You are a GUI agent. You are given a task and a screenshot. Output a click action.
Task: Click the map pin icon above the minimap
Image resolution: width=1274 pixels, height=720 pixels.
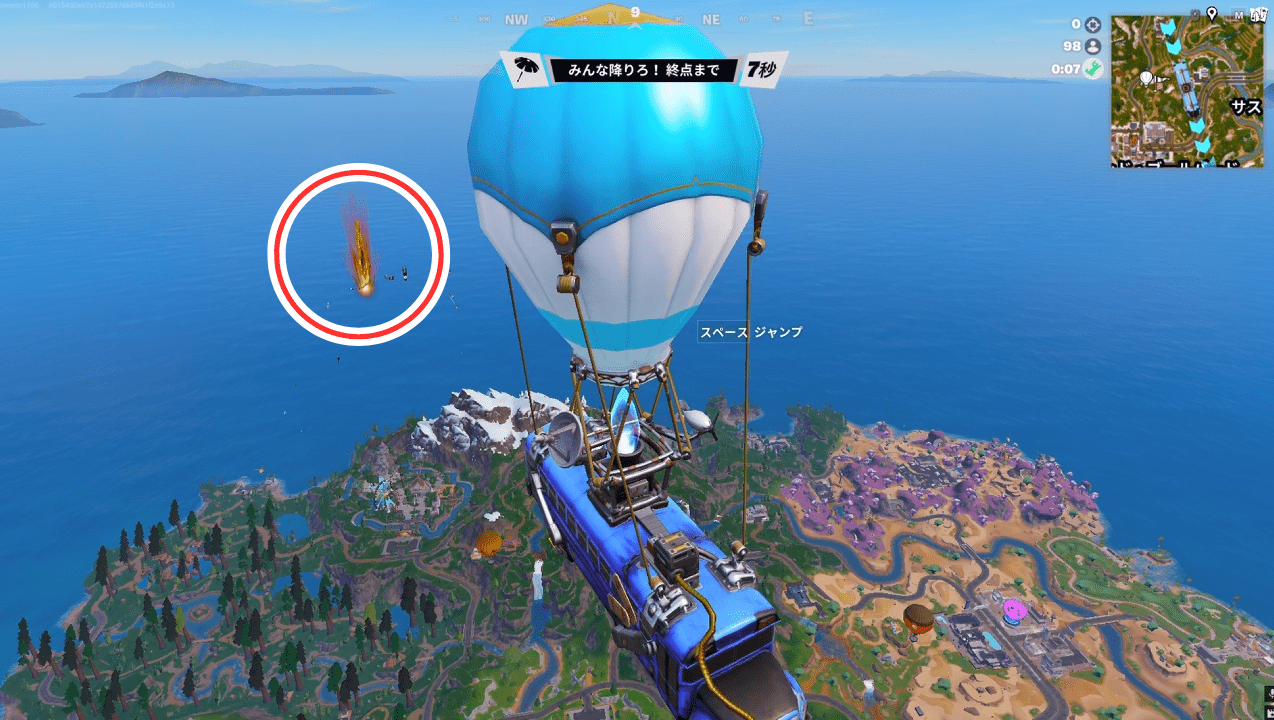tap(1211, 13)
